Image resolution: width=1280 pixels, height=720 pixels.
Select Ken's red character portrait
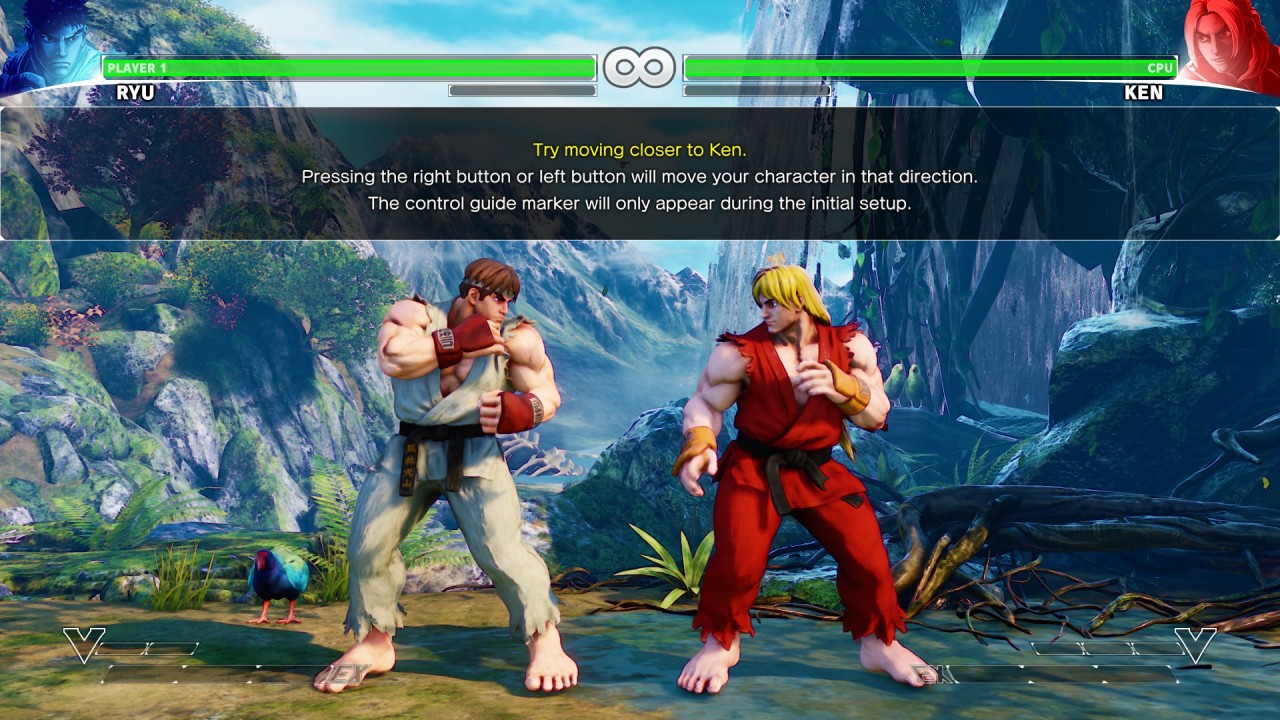pos(1231,45)
